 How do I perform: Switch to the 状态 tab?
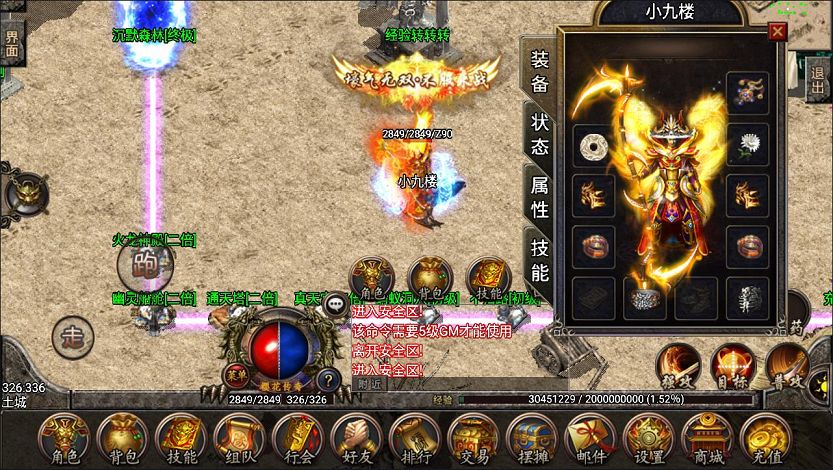539,133
